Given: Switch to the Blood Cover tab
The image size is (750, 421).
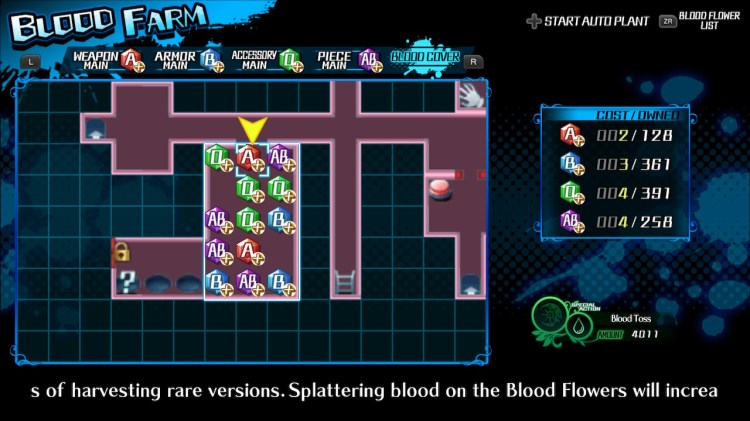Looking at the screenshot, I should point(425,58).
